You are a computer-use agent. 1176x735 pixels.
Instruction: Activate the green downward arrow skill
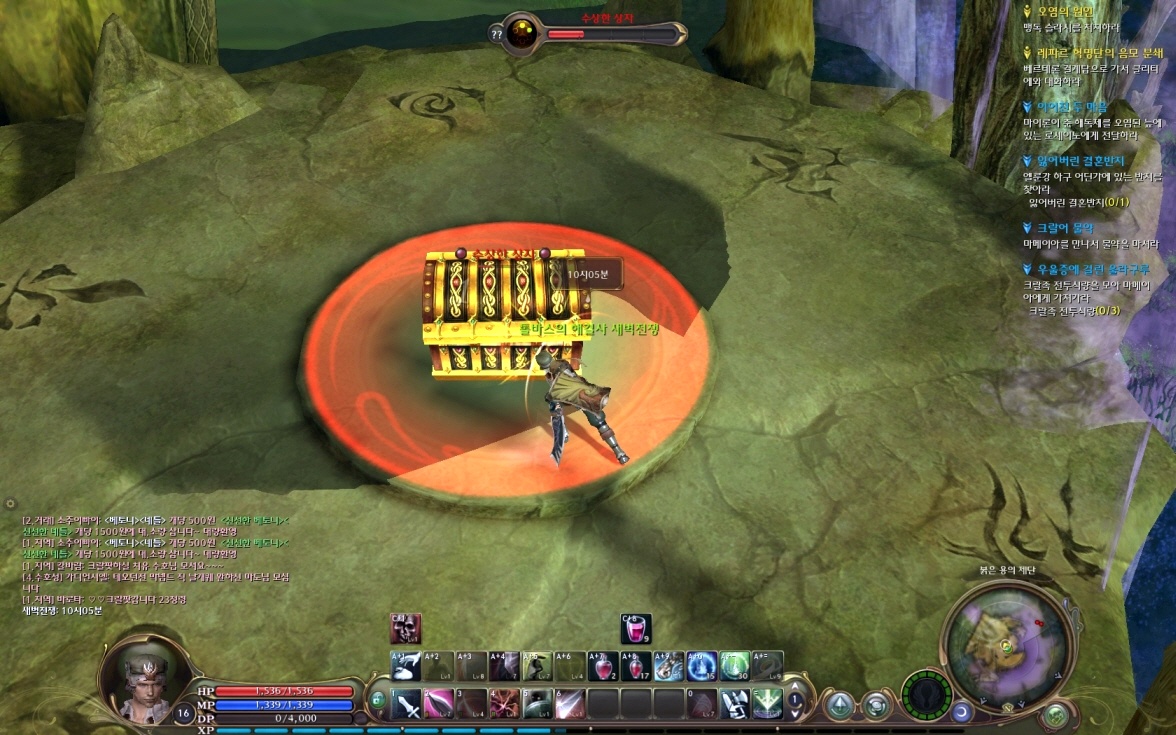tap(767, 704)
